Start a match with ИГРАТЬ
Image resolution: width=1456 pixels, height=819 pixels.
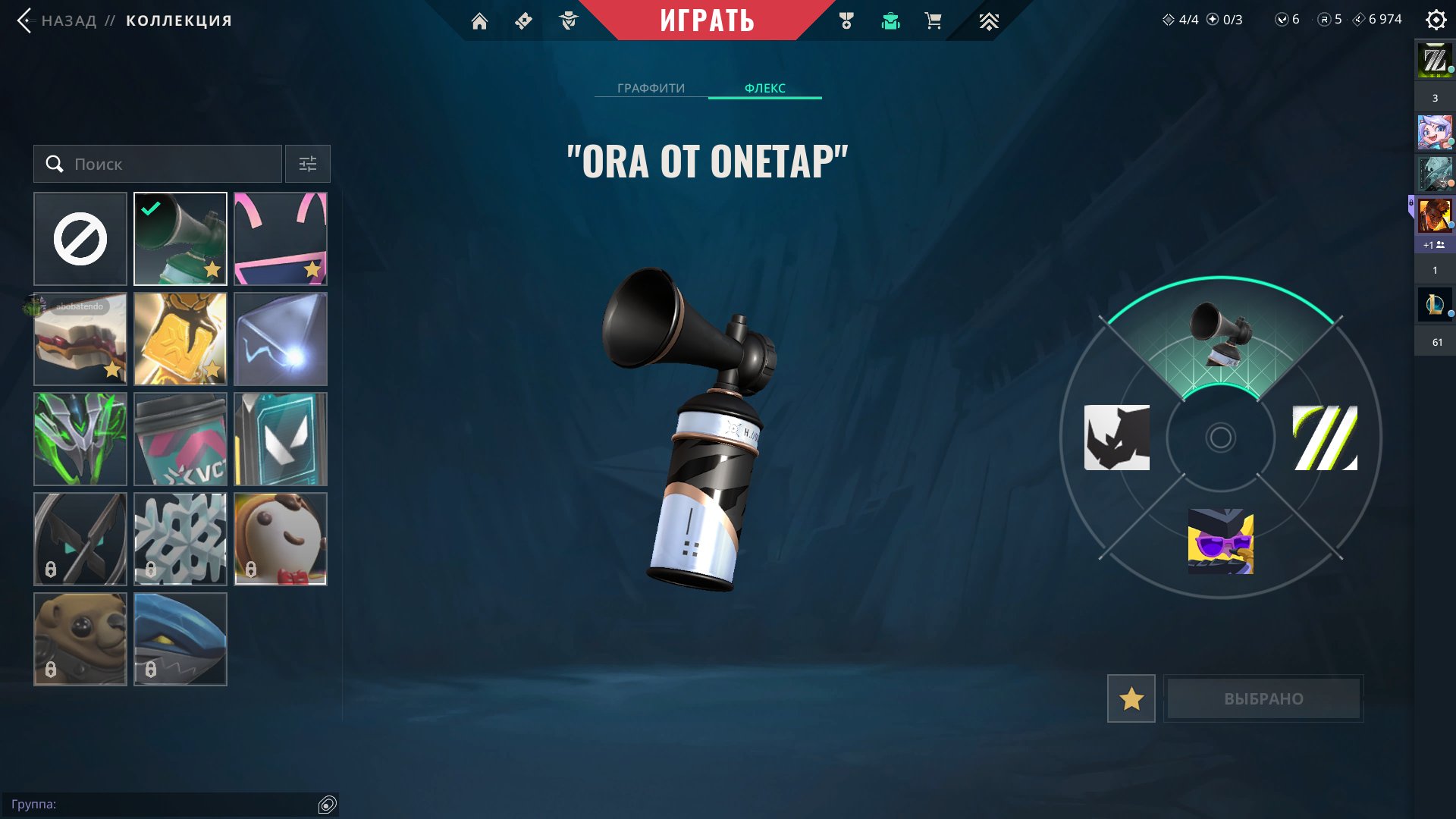click(x=707, y=20)
